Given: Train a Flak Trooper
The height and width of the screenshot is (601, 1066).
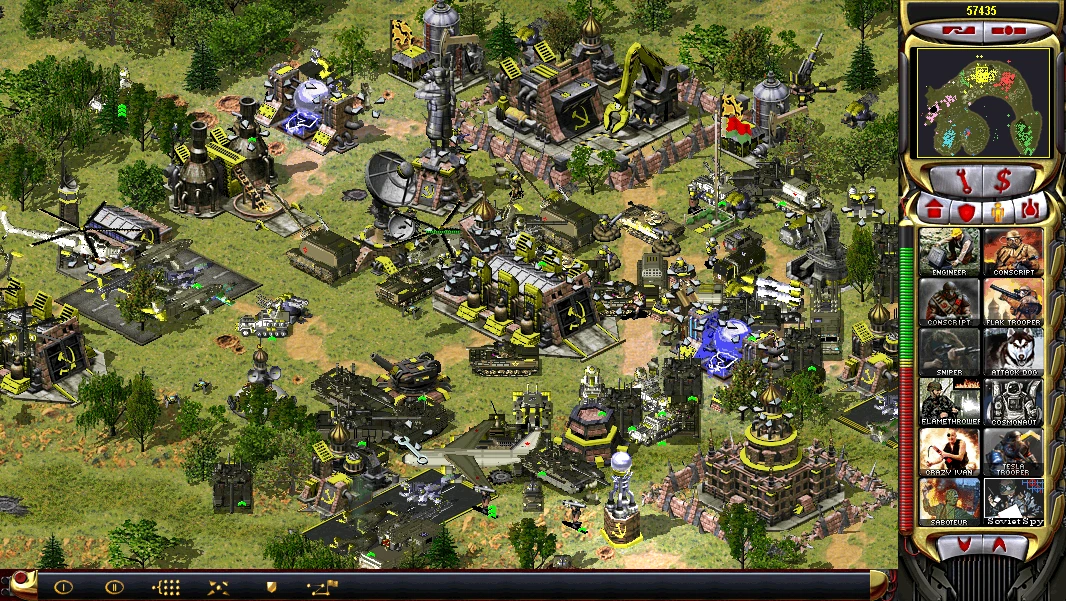Looking at the screenshot, I should 1013,301.
